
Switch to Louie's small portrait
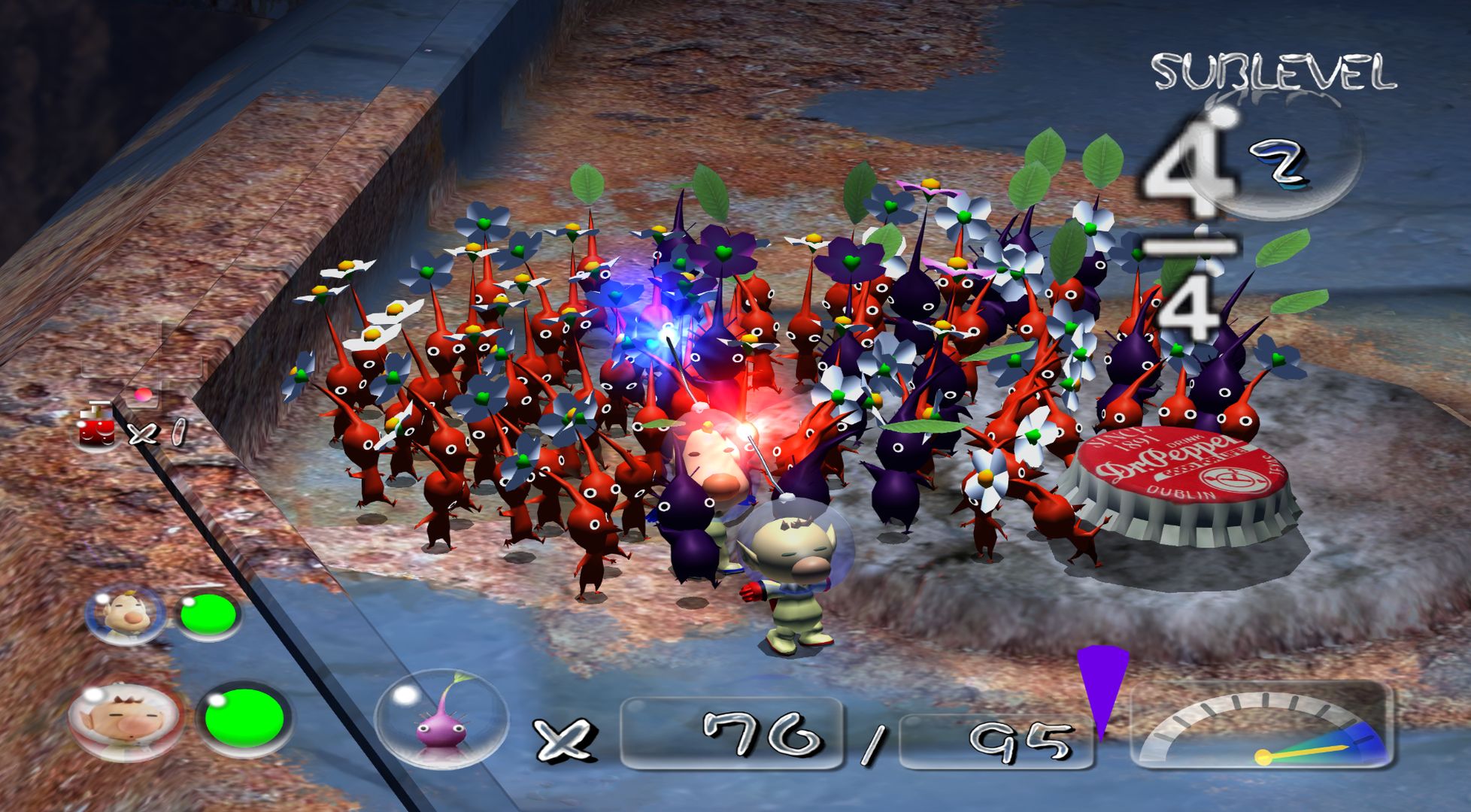pyautogui.click(x=125, y=614)
